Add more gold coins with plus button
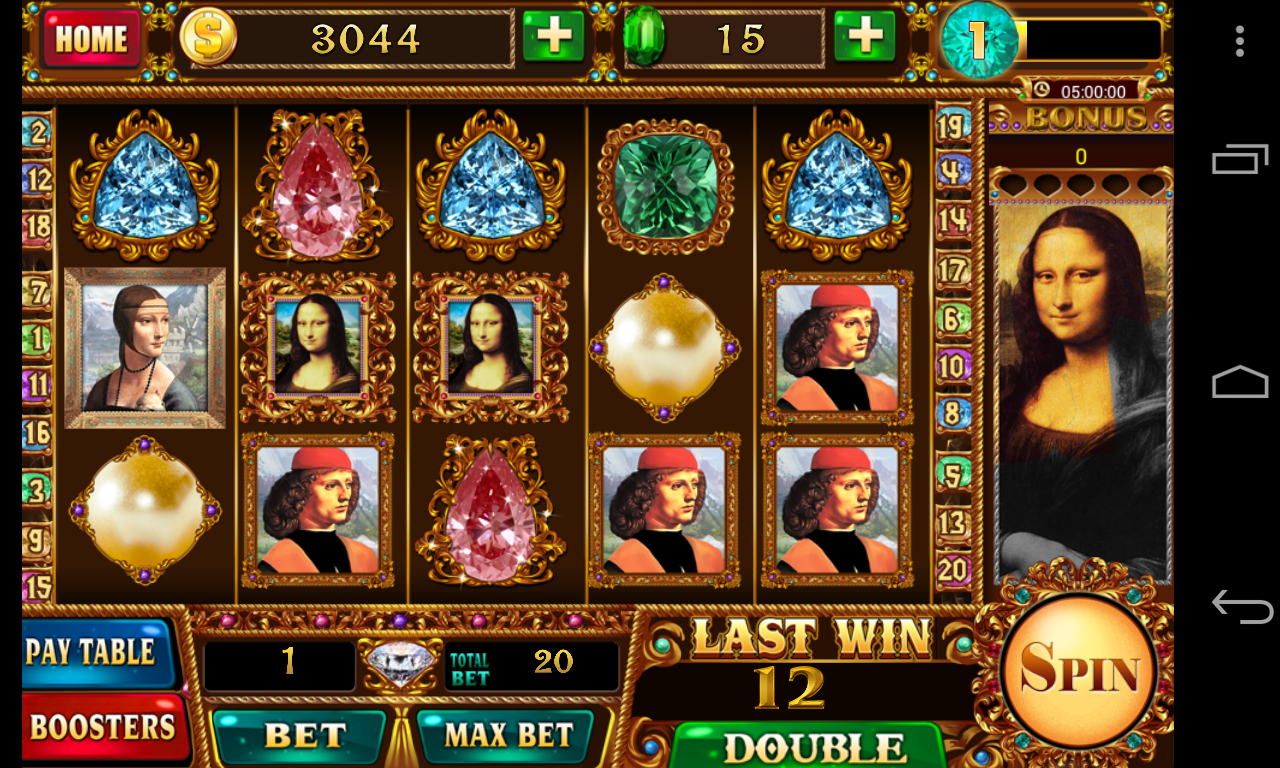 (x=553, y=38)
